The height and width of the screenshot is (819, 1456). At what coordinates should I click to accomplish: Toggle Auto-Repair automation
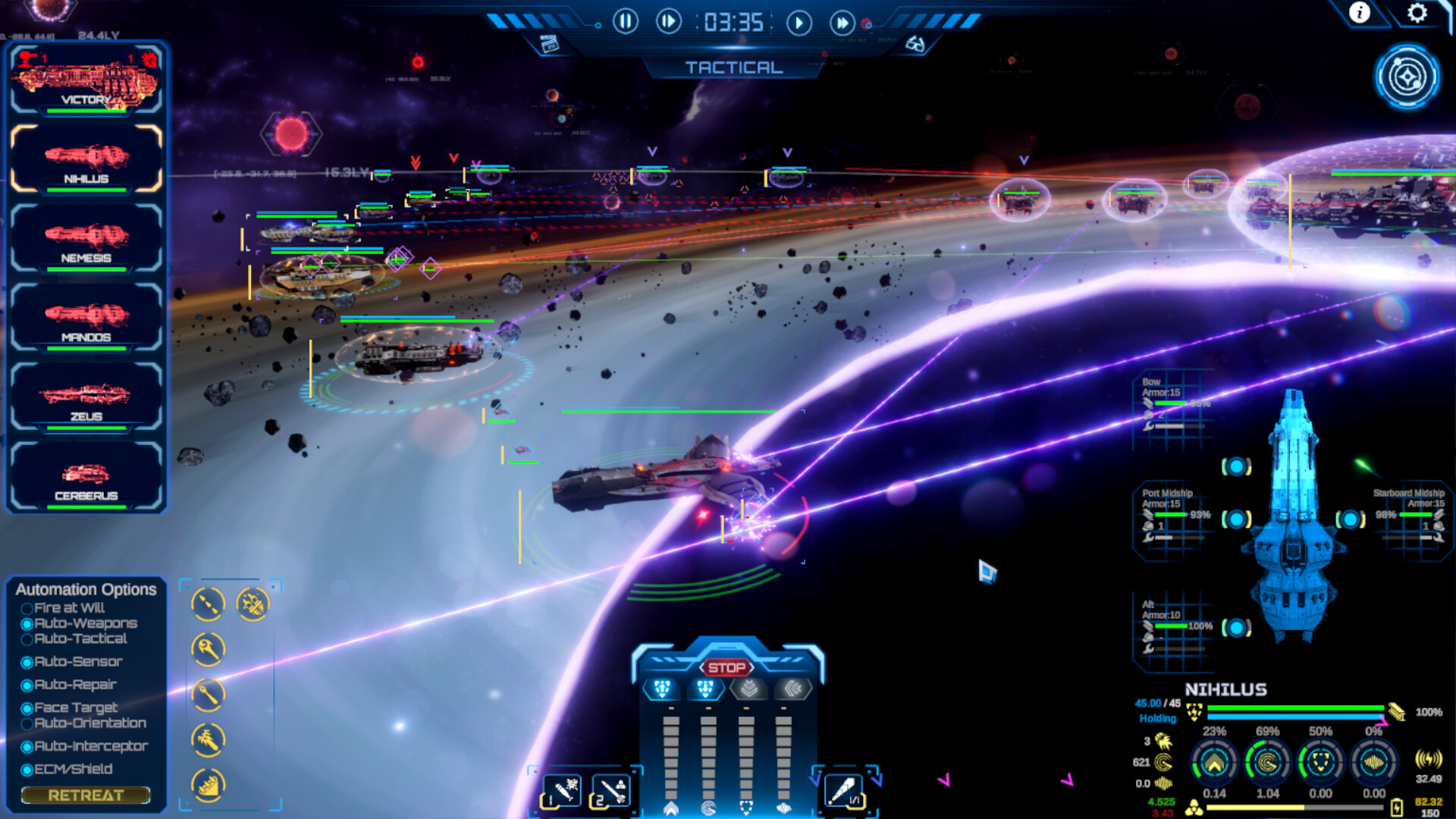[x=27, y=686]
